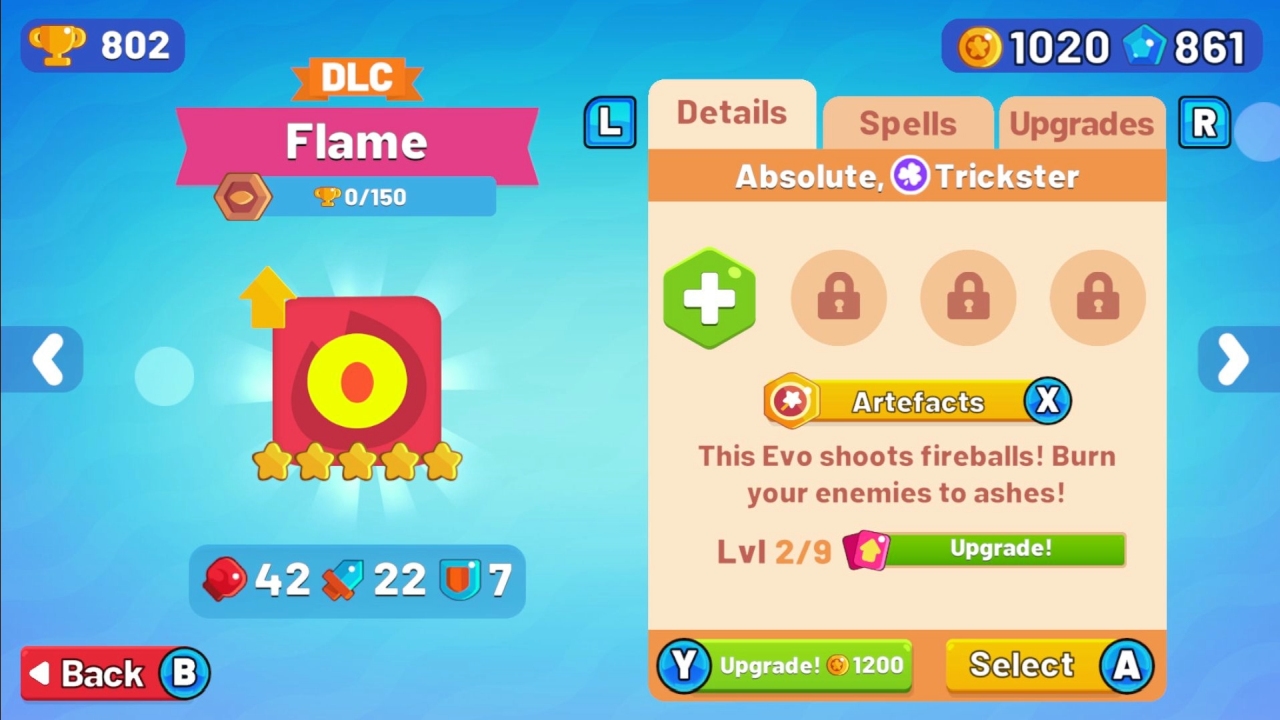Switch to the Upgrades tab
1280x720 pixels.
coord(1082,122)
